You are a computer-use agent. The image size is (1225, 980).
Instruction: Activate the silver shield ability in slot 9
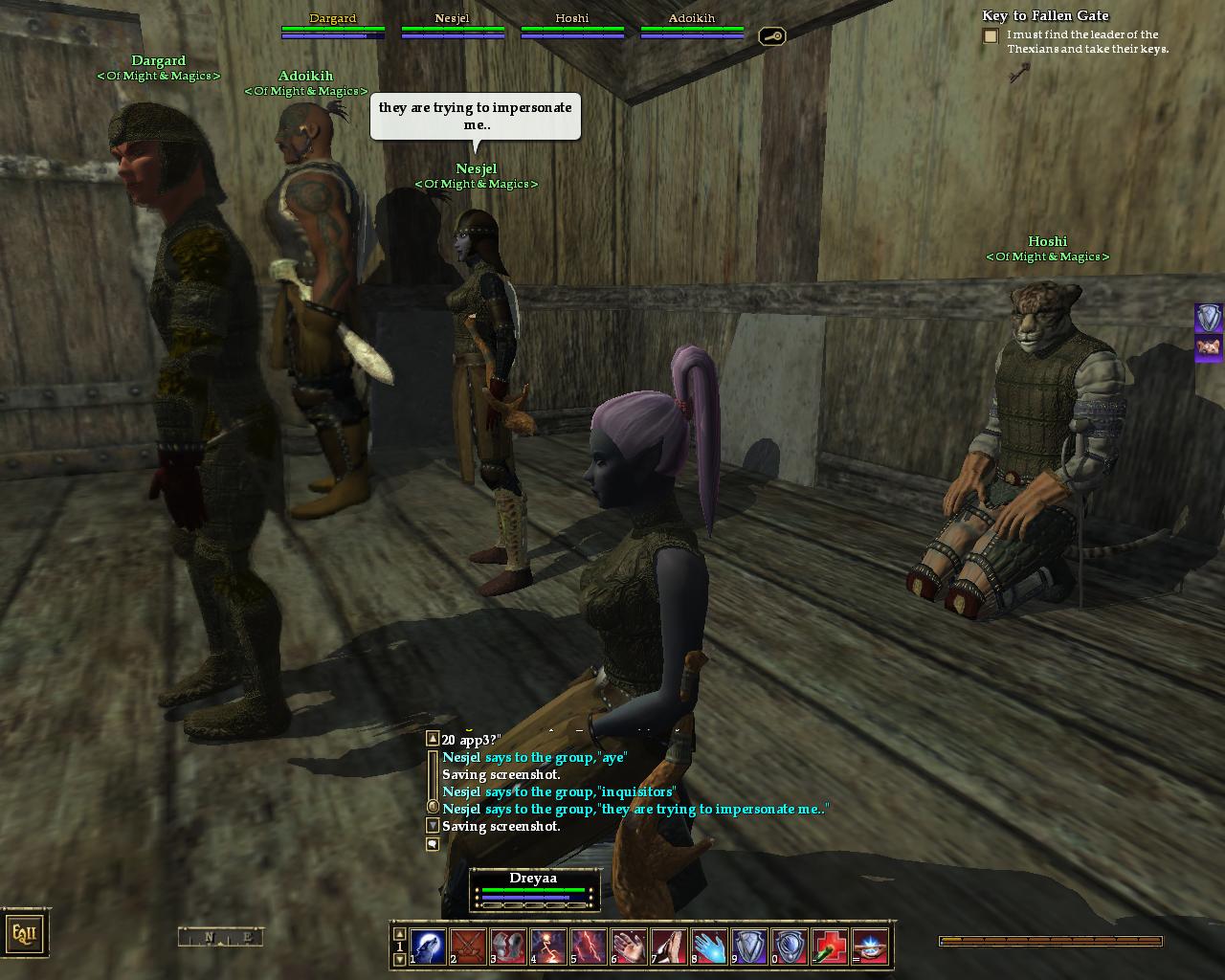[749, 947]
